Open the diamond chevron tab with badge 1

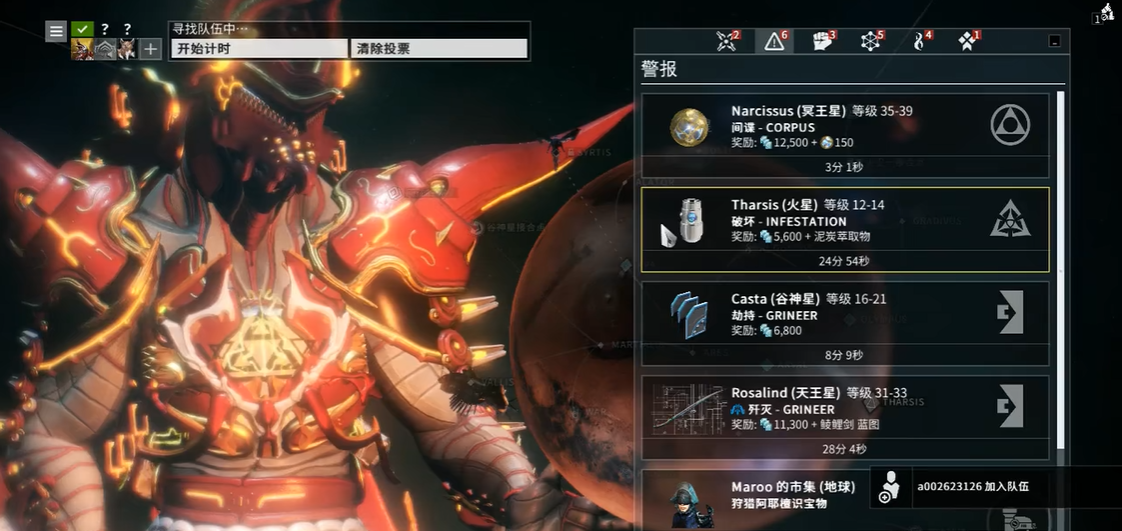(967, 41)
